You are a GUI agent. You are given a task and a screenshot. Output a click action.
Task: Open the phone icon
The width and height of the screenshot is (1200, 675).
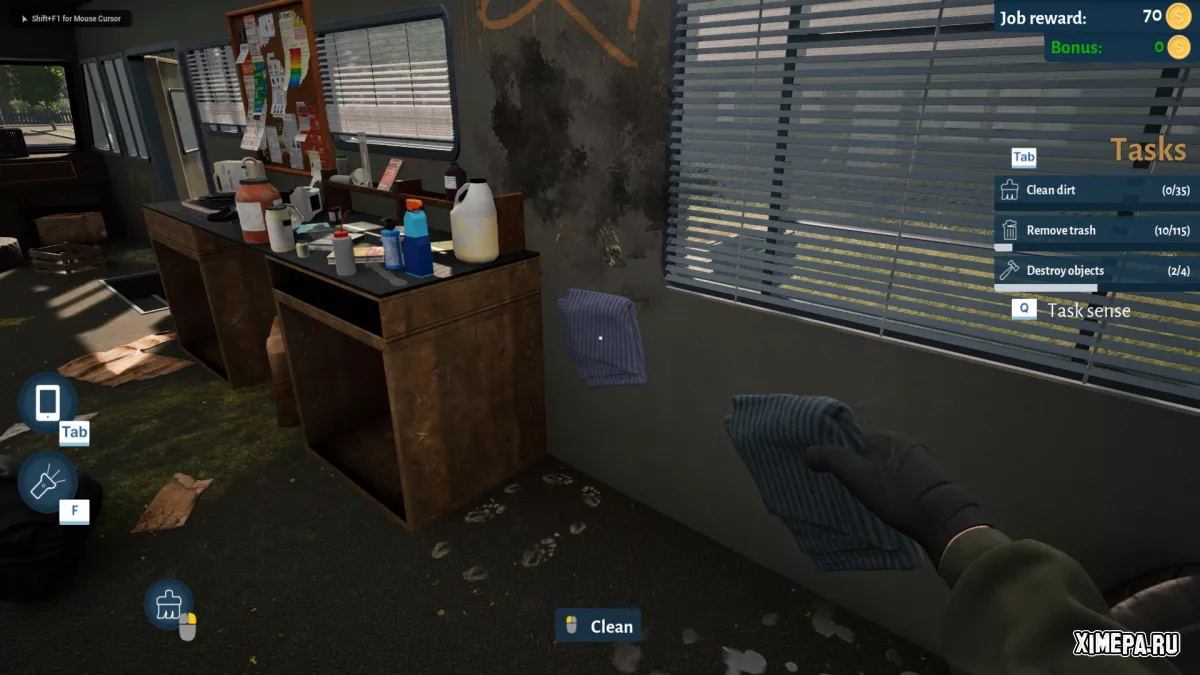47,403
